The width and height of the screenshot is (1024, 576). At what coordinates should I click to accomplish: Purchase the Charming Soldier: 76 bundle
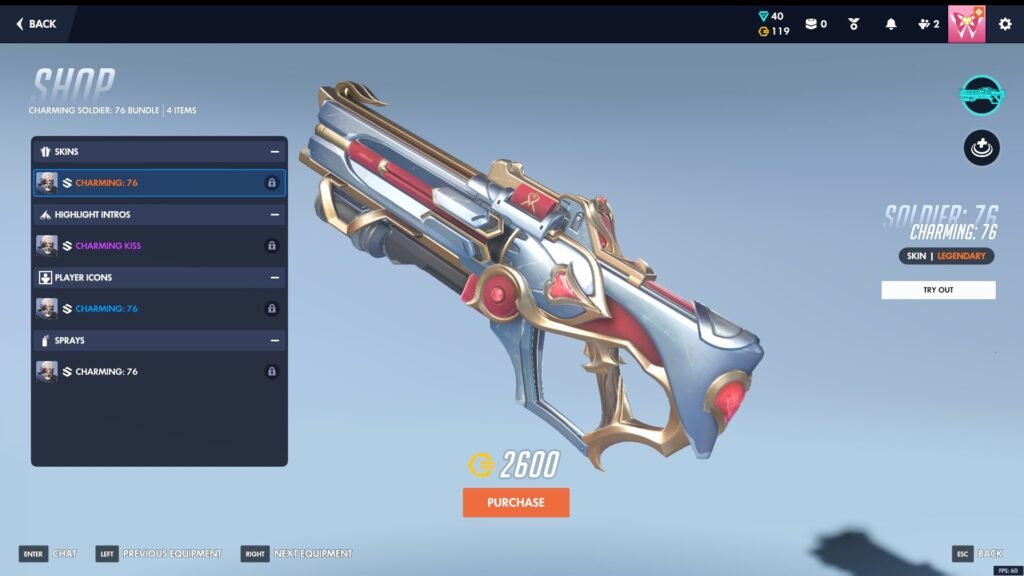pyautogui.click(x=516, y=502)
